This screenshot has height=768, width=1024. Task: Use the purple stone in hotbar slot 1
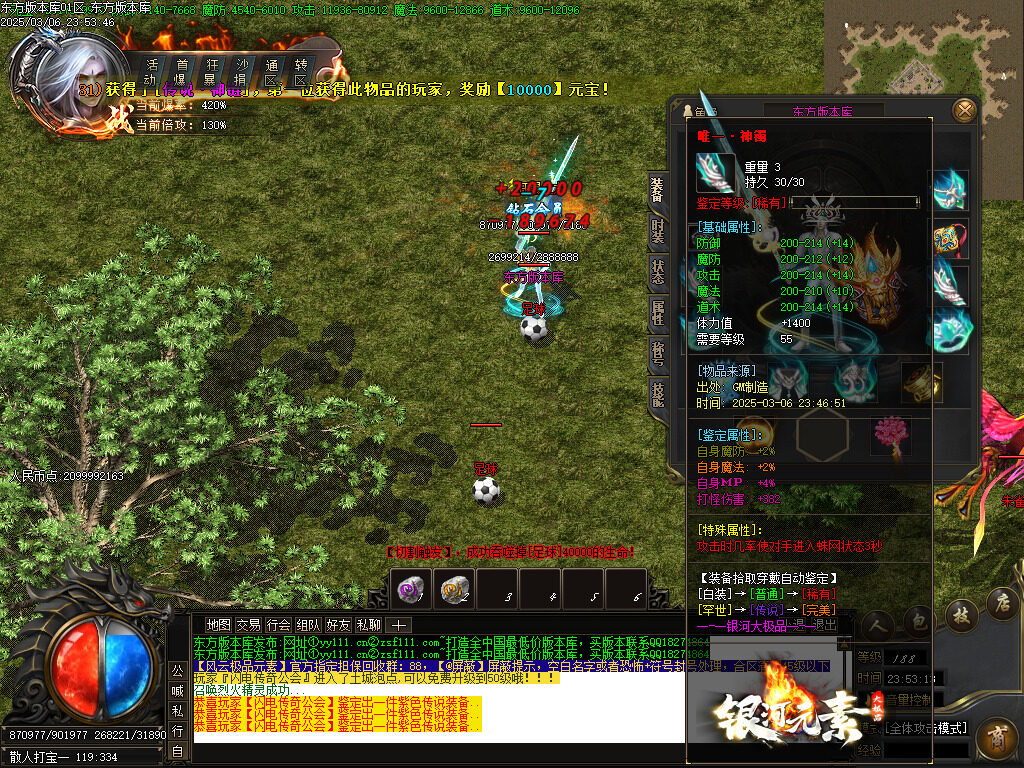click(410, 589)
